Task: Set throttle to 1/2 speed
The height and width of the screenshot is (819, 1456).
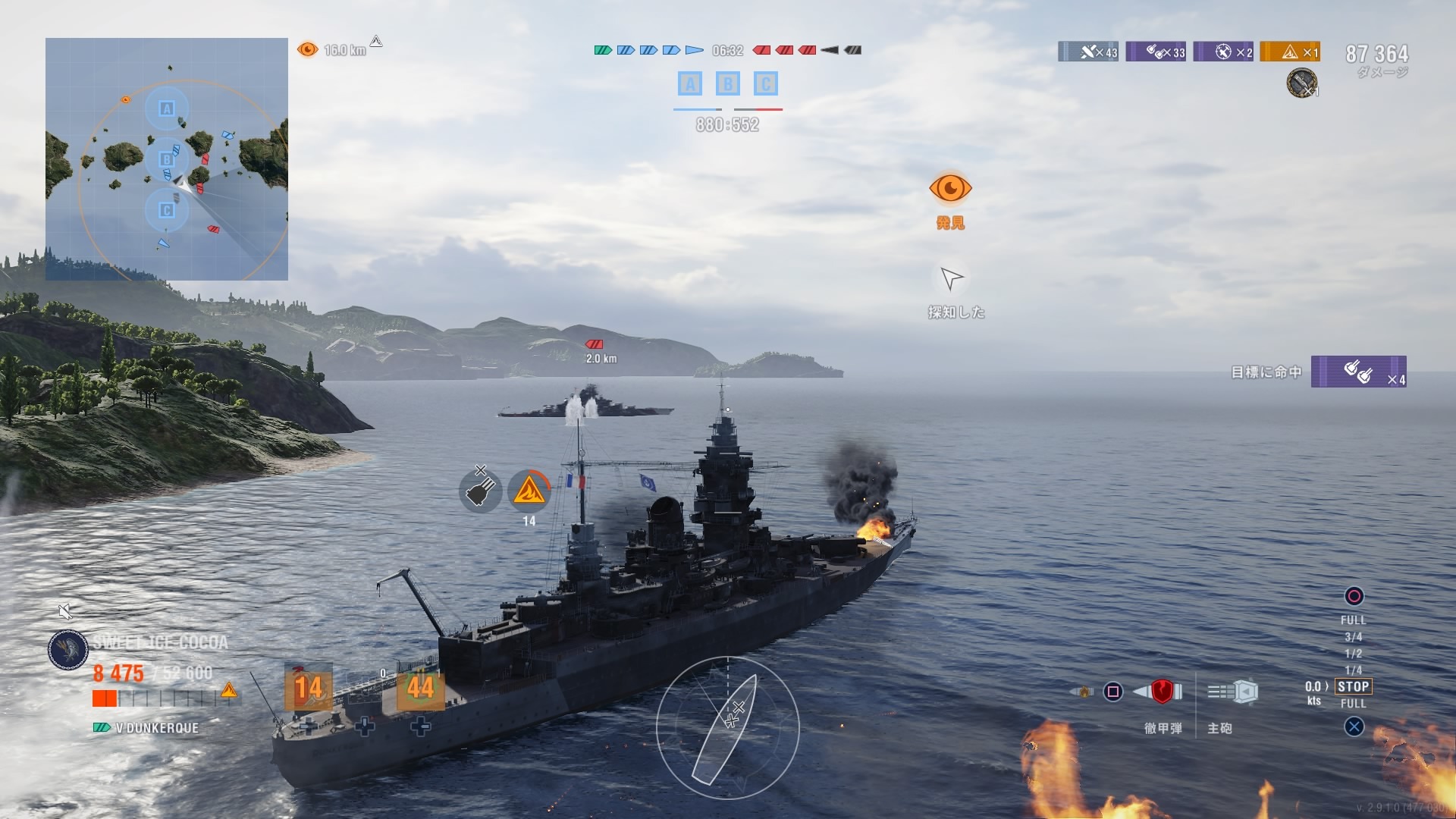Action: (1353, 654)
